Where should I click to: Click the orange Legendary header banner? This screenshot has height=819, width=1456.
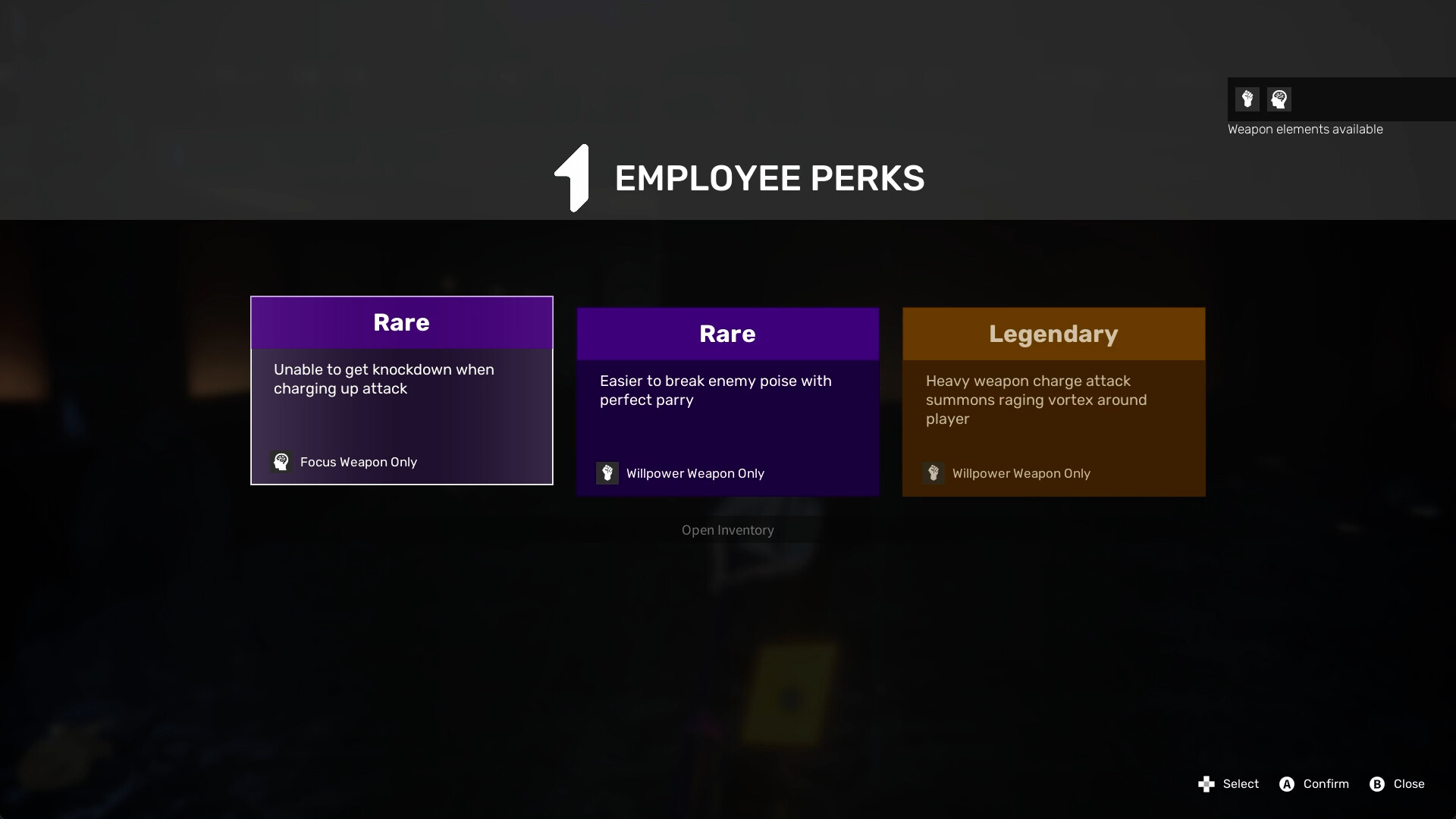click(1053, 334)
